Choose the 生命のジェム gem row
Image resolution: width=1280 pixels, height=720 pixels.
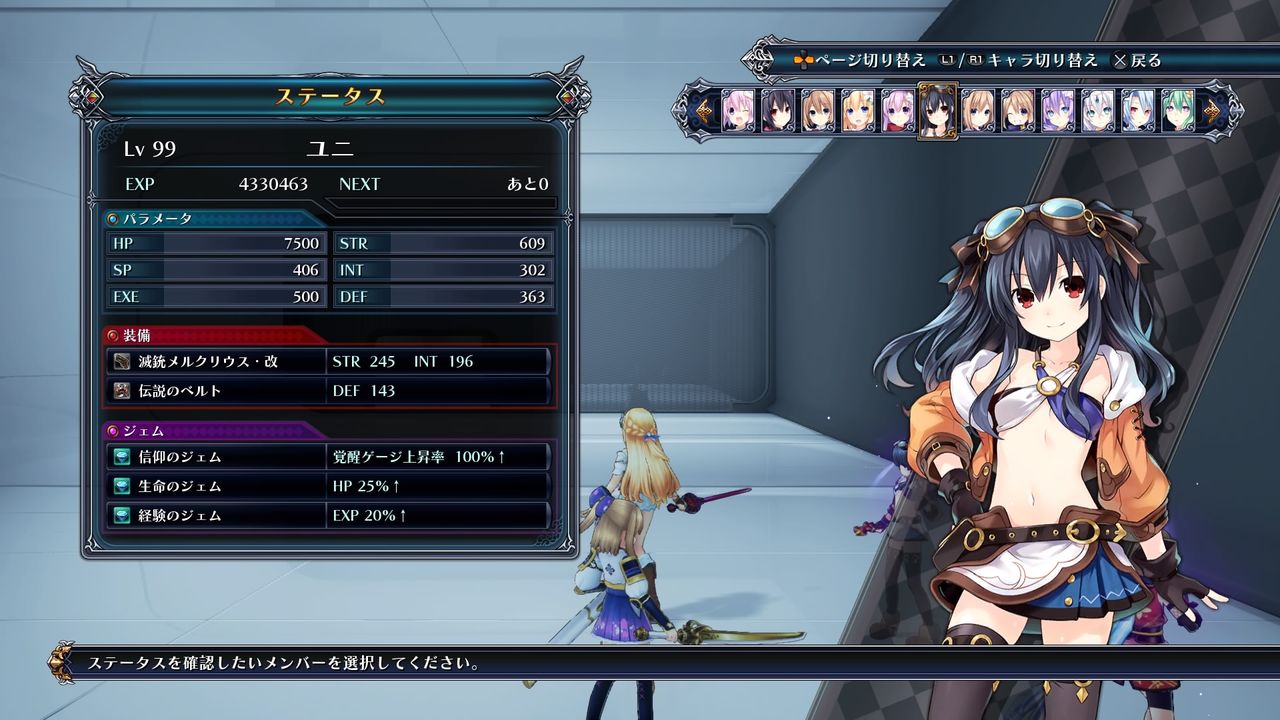click(x=328, y=486)
